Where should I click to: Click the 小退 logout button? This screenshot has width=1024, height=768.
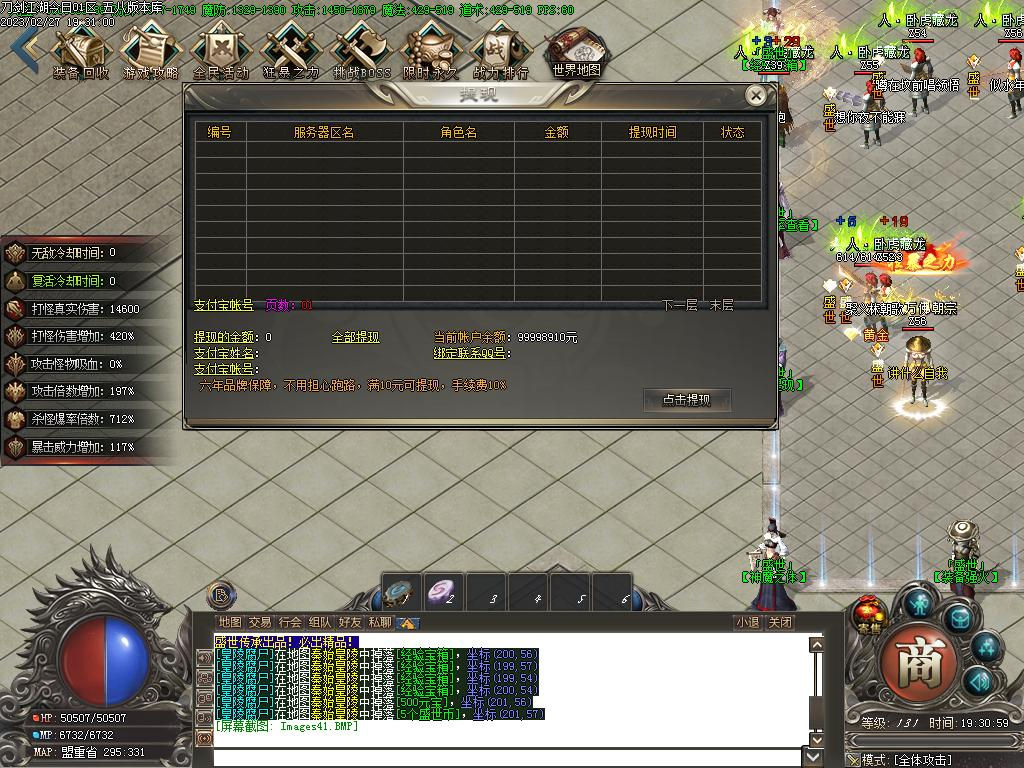[x=747, y=622]
